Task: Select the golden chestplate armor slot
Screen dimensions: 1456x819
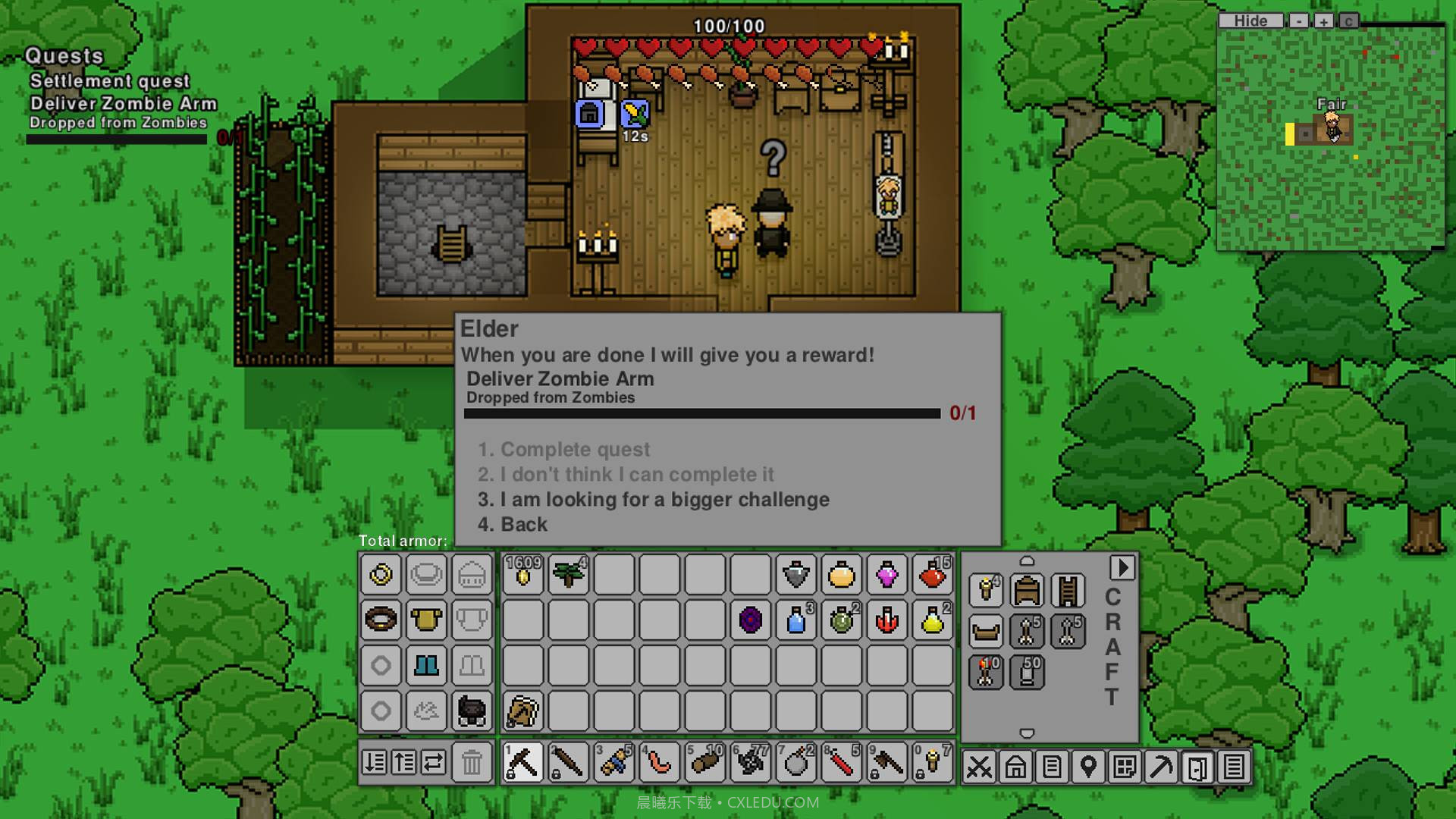Action: coord(426,620)
